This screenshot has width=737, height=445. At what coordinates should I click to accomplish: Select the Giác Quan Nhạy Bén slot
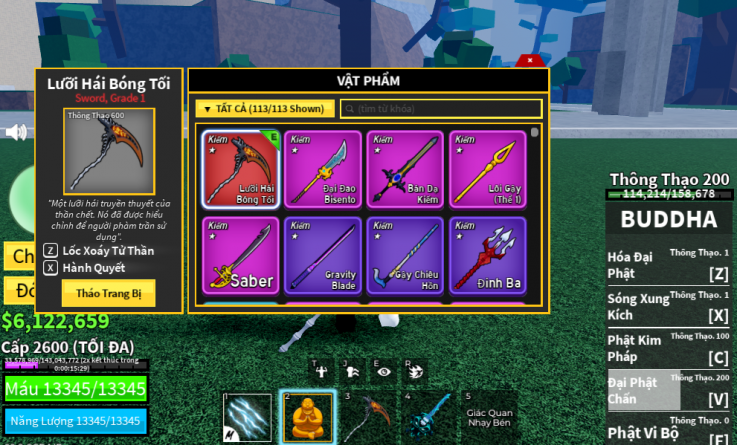pos(487,416)
